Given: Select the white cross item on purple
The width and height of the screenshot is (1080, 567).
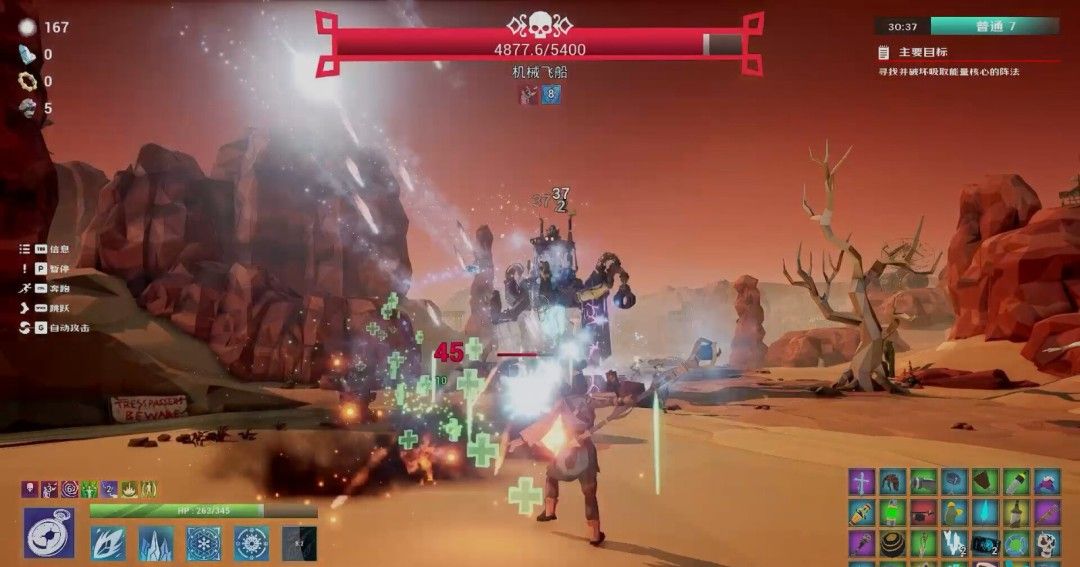Looking at the screenshot, I should (x=862, y=482).
